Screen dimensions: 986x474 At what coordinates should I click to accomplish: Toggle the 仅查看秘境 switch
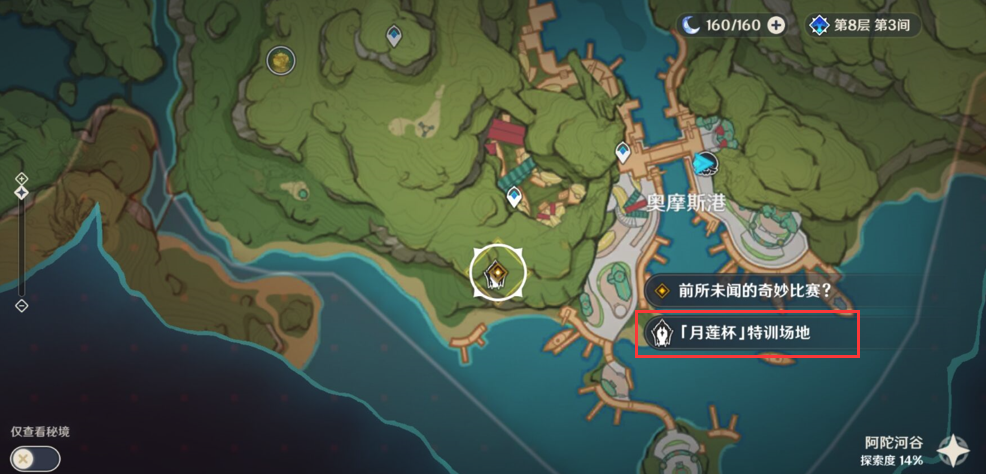(x=36, y=458)
